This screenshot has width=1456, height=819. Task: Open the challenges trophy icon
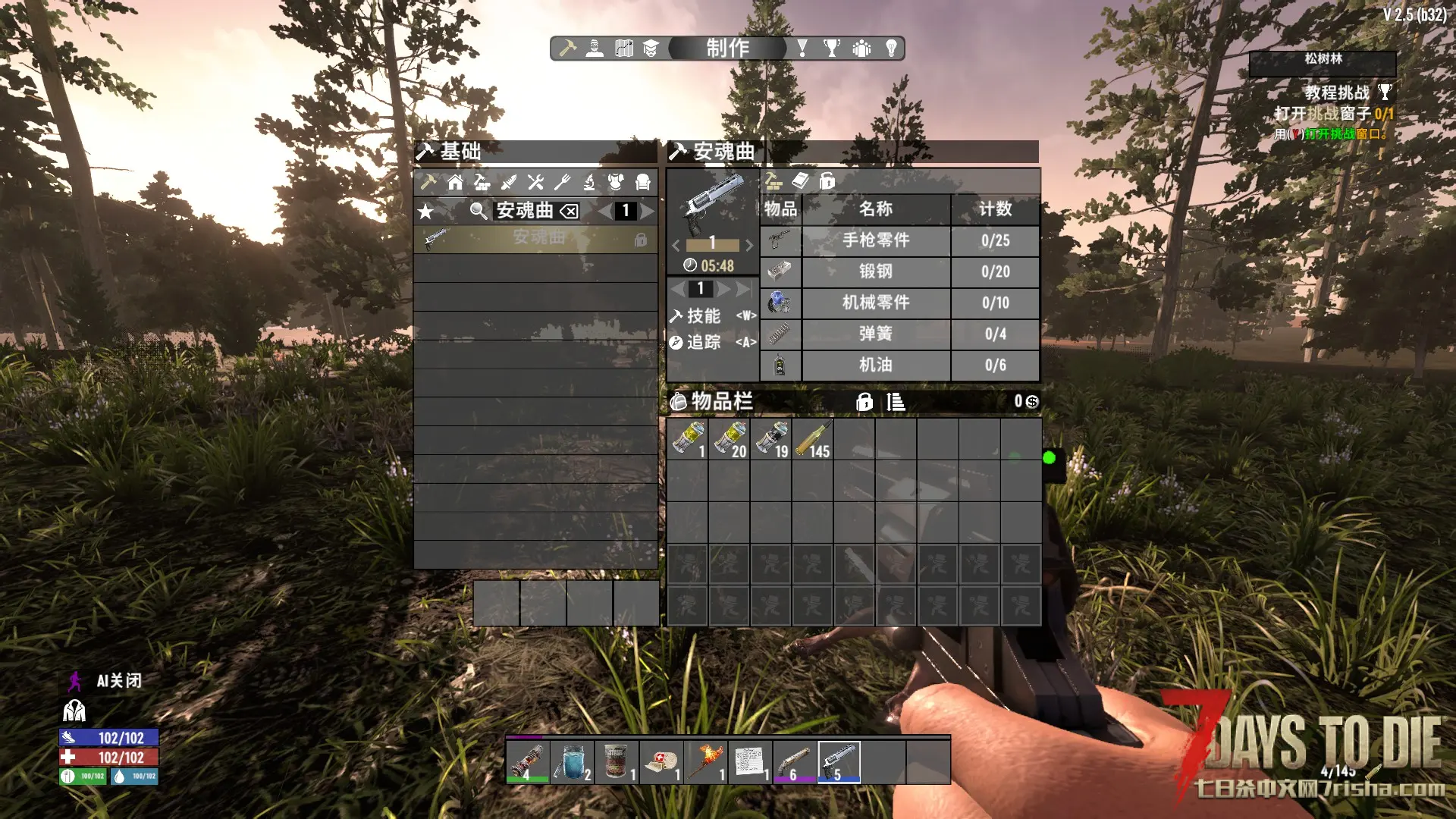[832, 49]
